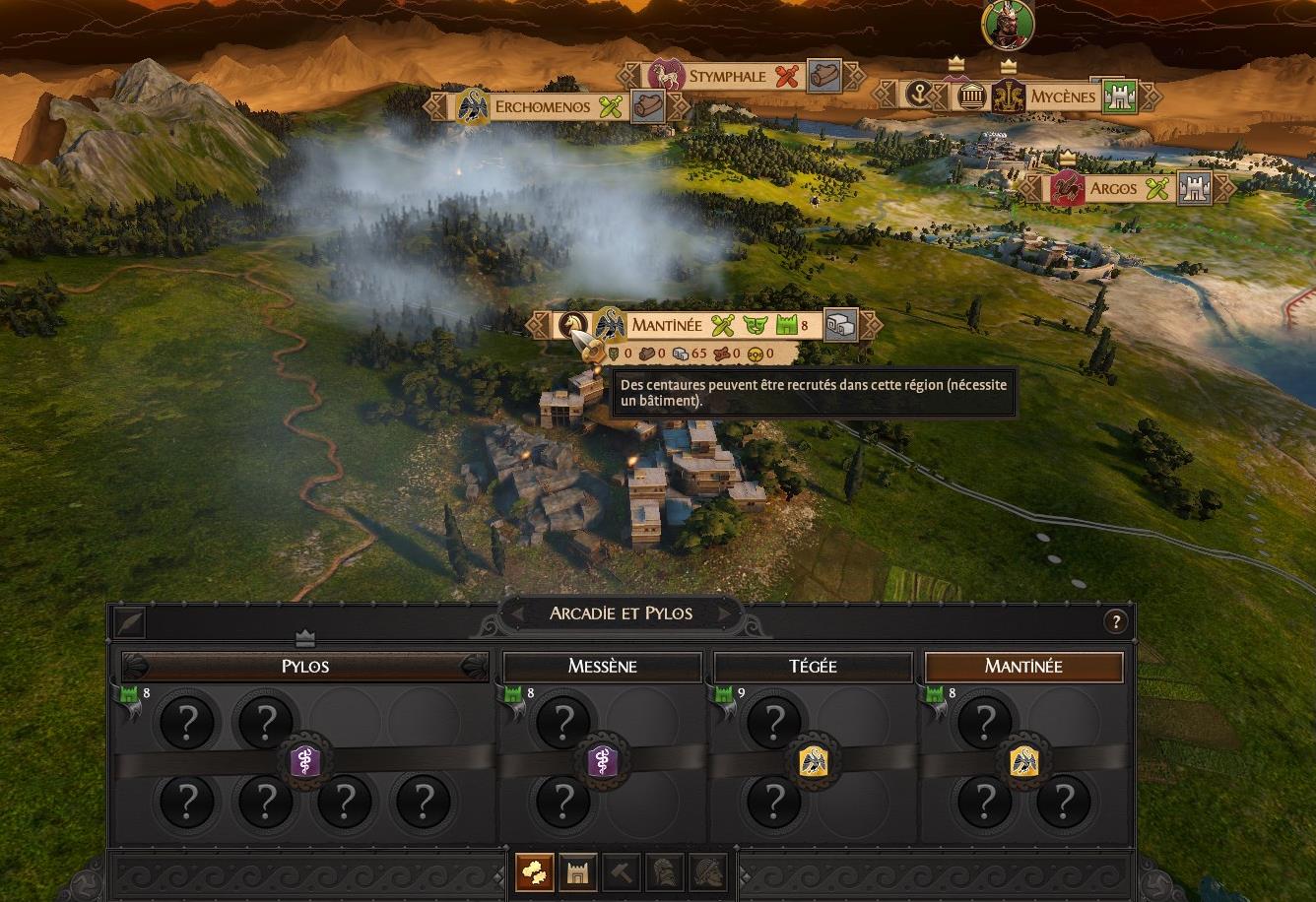Open the hammer construction tab

(622, 872)
